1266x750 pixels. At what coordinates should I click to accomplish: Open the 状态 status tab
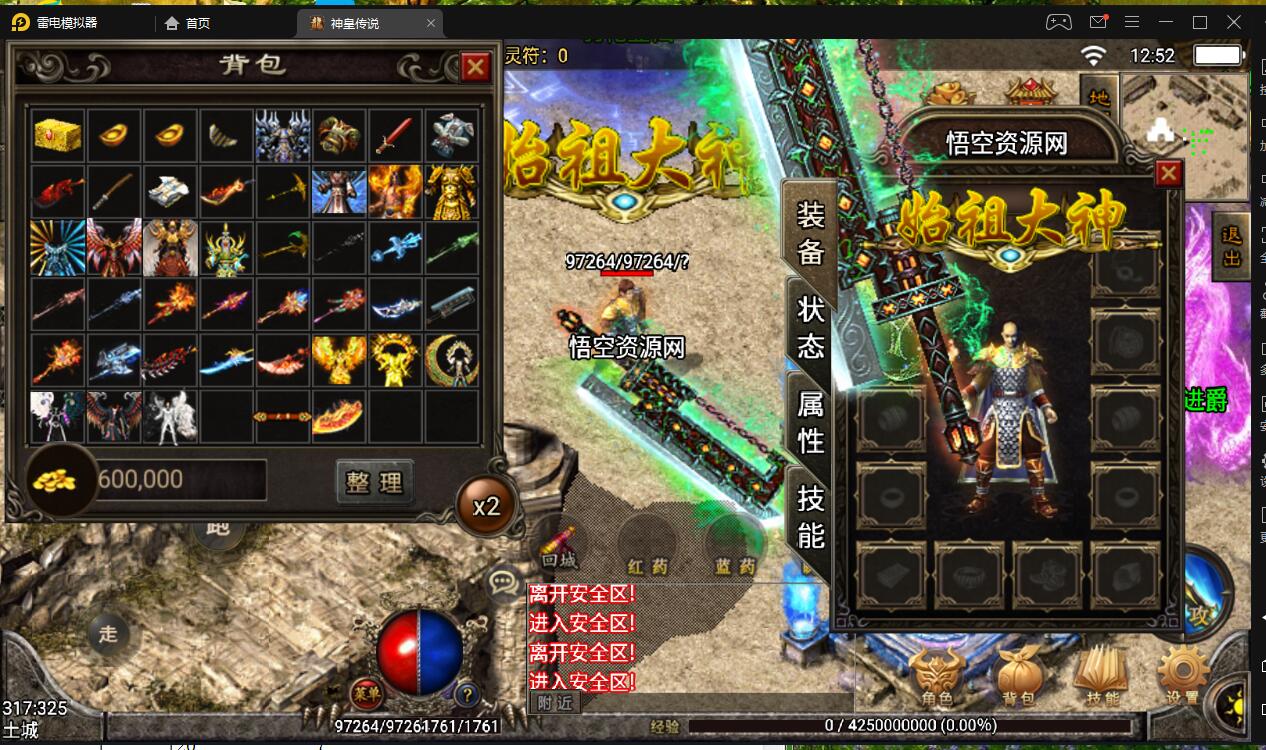tap(810, 327)
